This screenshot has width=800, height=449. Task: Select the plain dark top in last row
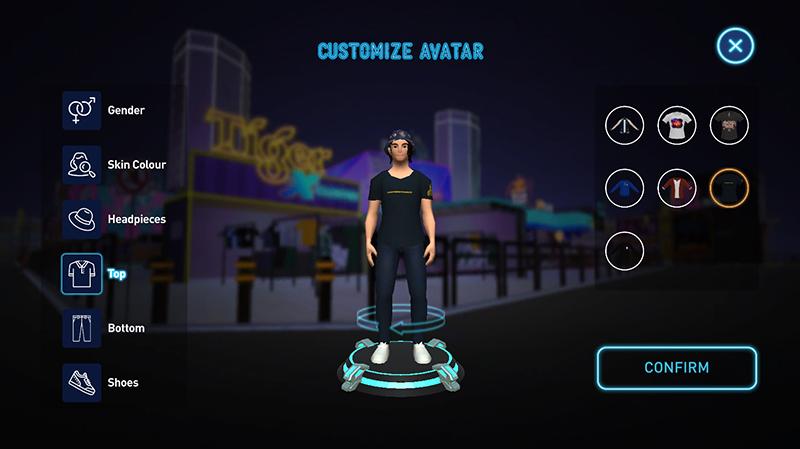pos(624,249)
